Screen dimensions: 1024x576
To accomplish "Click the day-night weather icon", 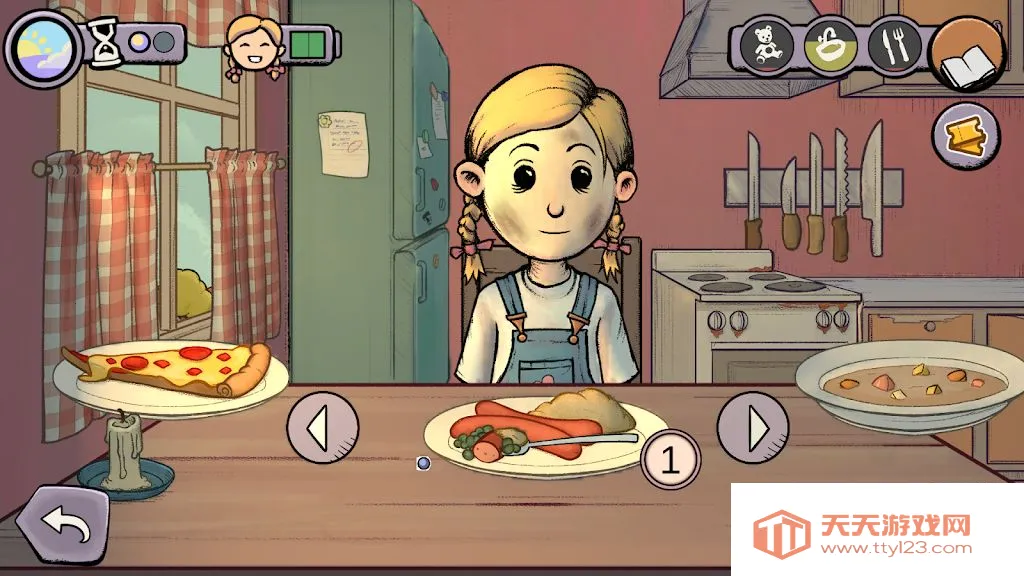I will 44,47.
